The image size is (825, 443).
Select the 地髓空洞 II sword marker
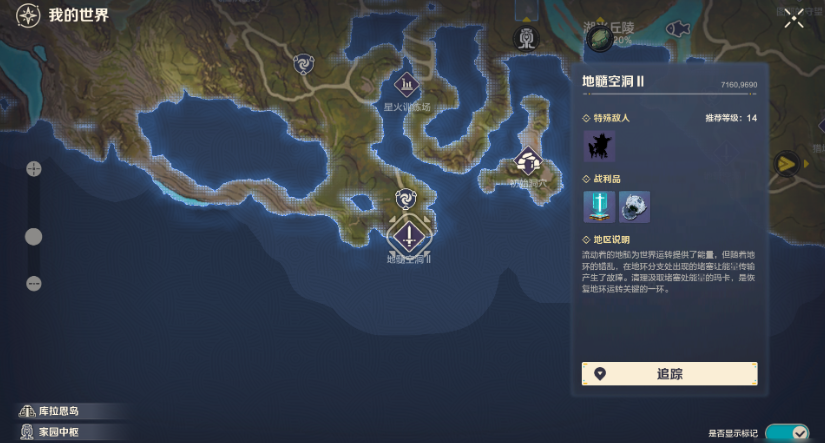point(409,237)
